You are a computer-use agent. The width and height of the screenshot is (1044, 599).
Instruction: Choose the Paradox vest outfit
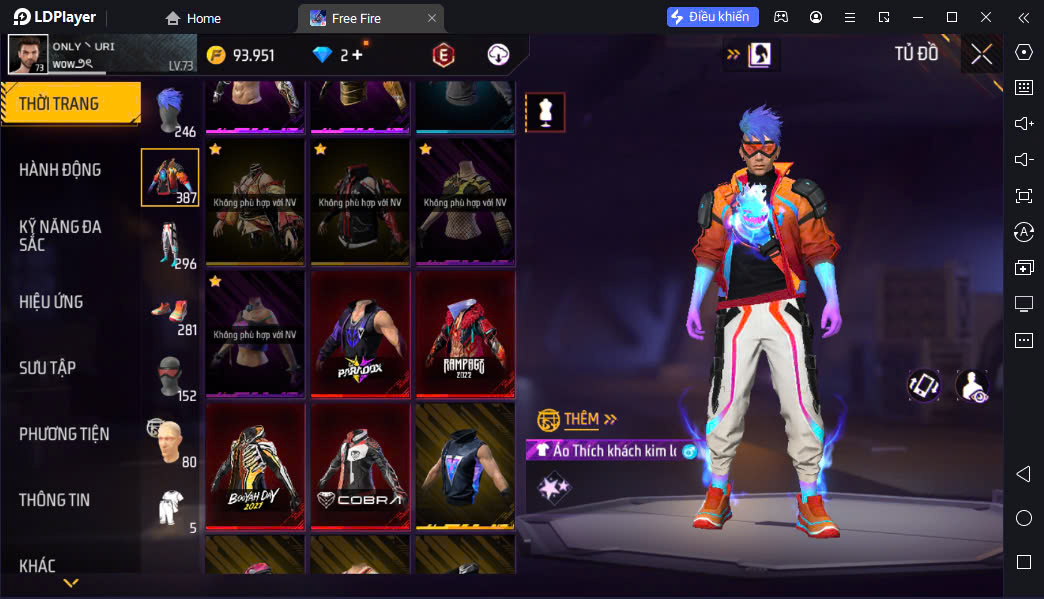(x=360, y=335)
